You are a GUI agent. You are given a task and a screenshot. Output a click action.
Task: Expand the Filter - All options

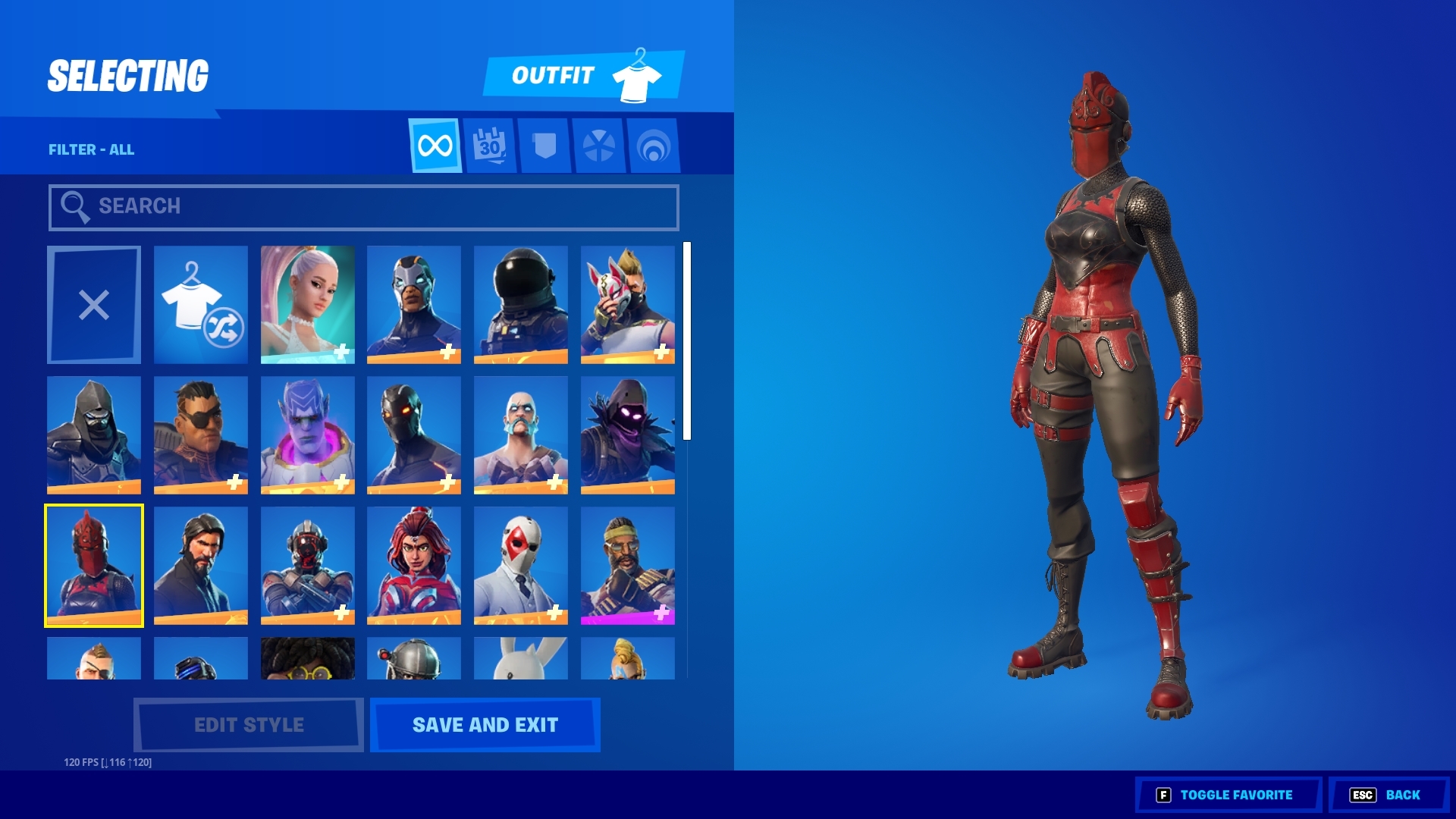click(x=91, y=149)
